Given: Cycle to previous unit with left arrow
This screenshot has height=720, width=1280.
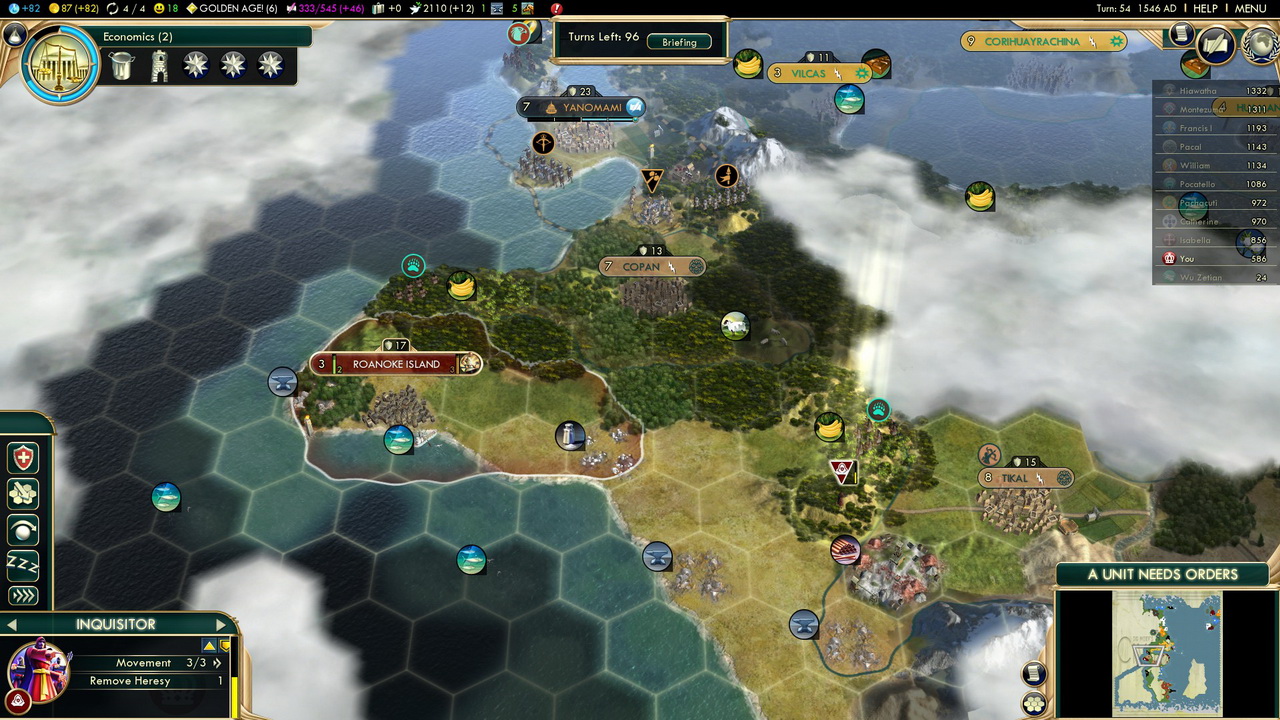Looking at the screenshot, I should coord(12,625).
